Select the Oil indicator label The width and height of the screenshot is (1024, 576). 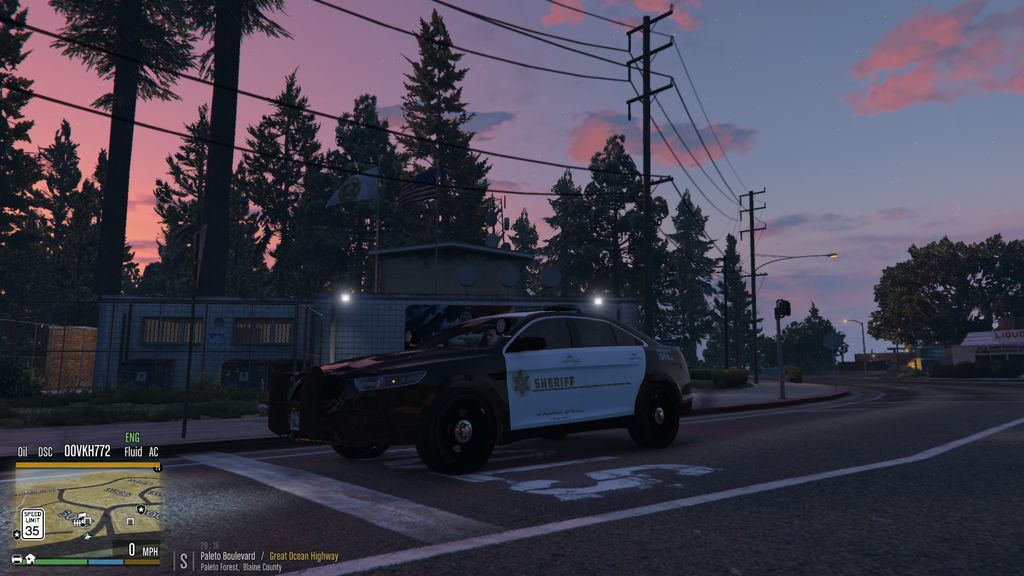tap(22, 452)
